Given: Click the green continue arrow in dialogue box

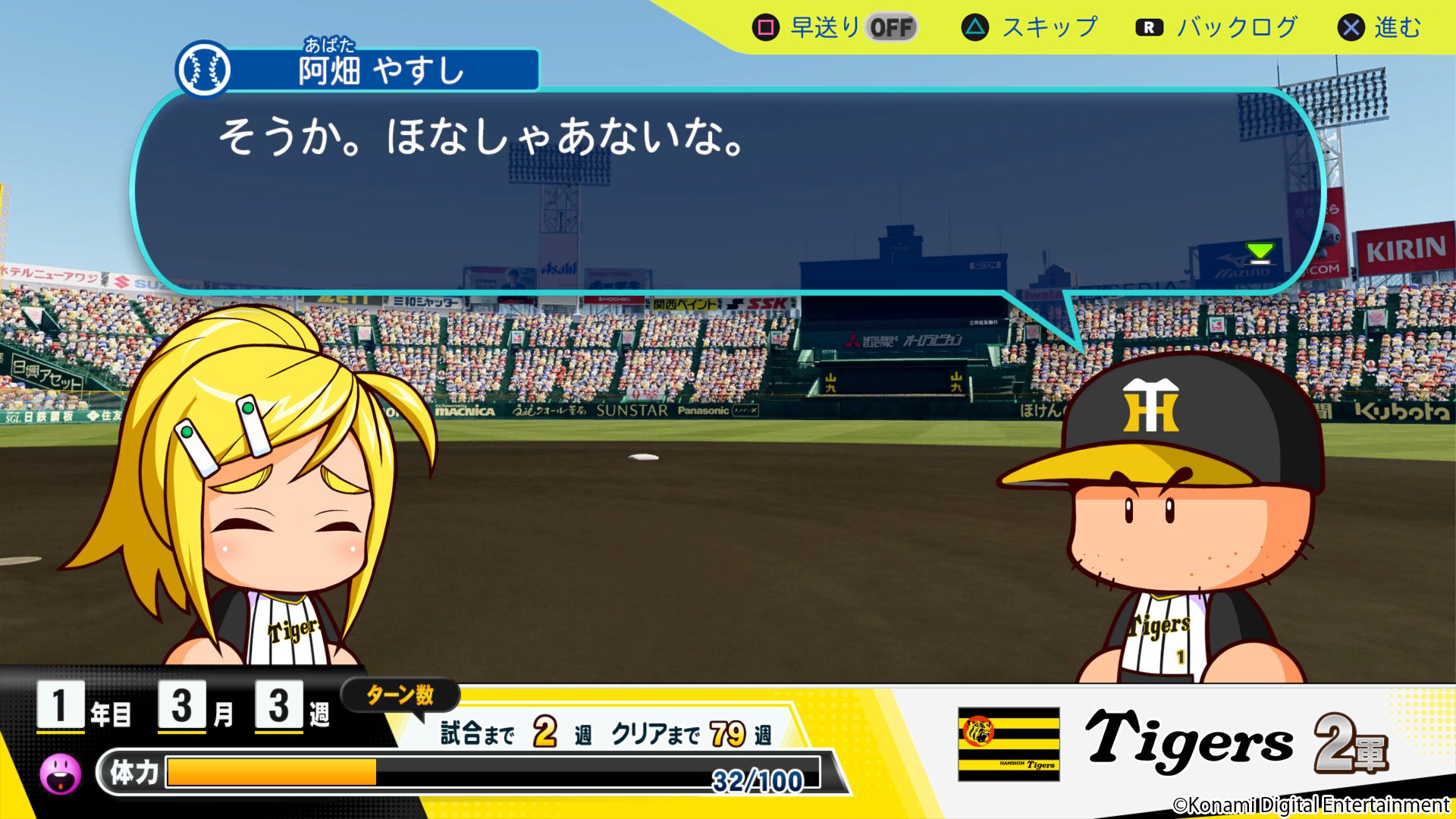Looking at the screenshot, I should pyautogui.click(x=1260, y=253).
